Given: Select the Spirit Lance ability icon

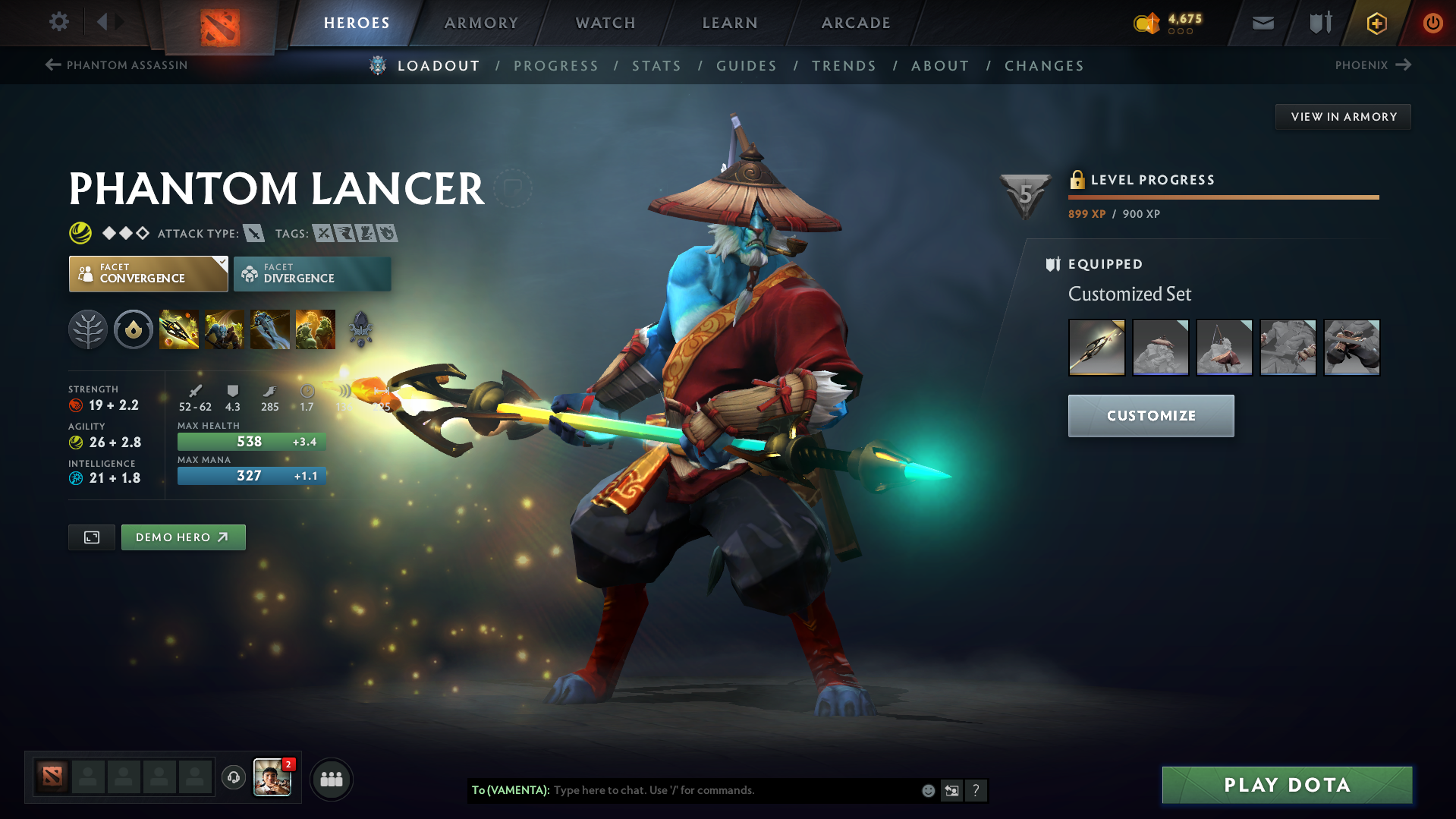Looking at the screenshot, I should [178, 329].
